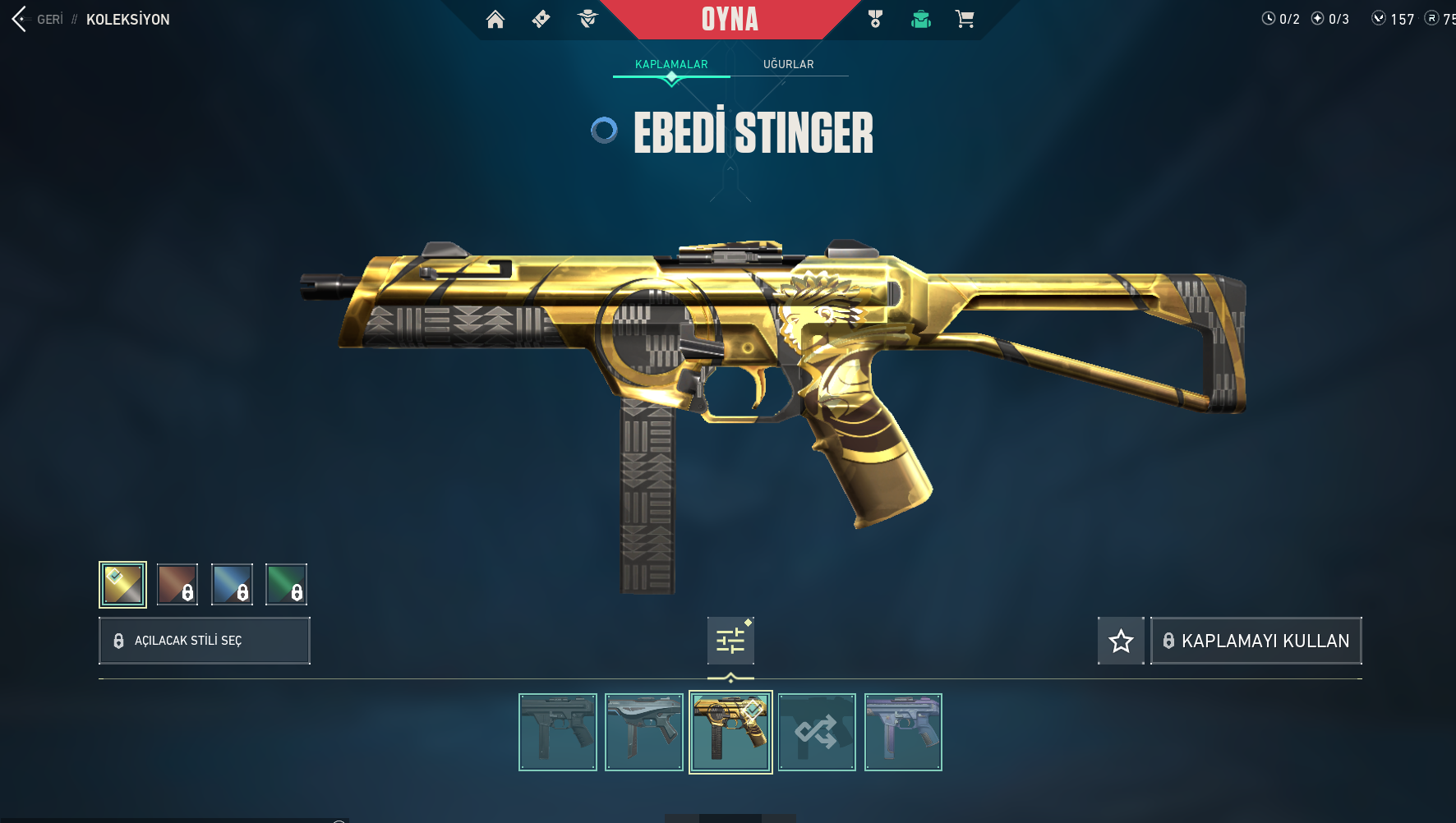Open the home screen icon
The height and width of the screenshot is (823, 1456).
495,19
